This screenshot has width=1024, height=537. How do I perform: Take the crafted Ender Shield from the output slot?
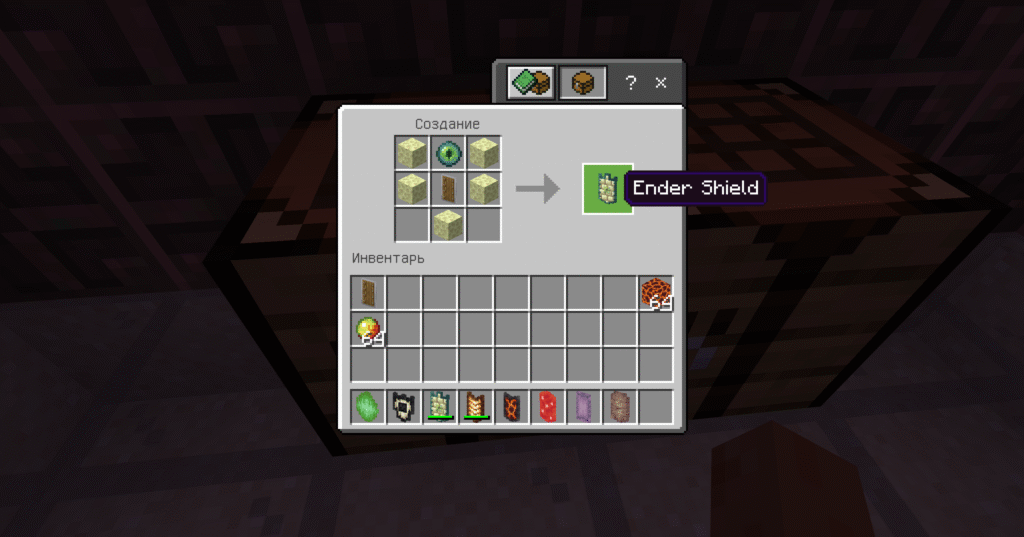point(607,188)
